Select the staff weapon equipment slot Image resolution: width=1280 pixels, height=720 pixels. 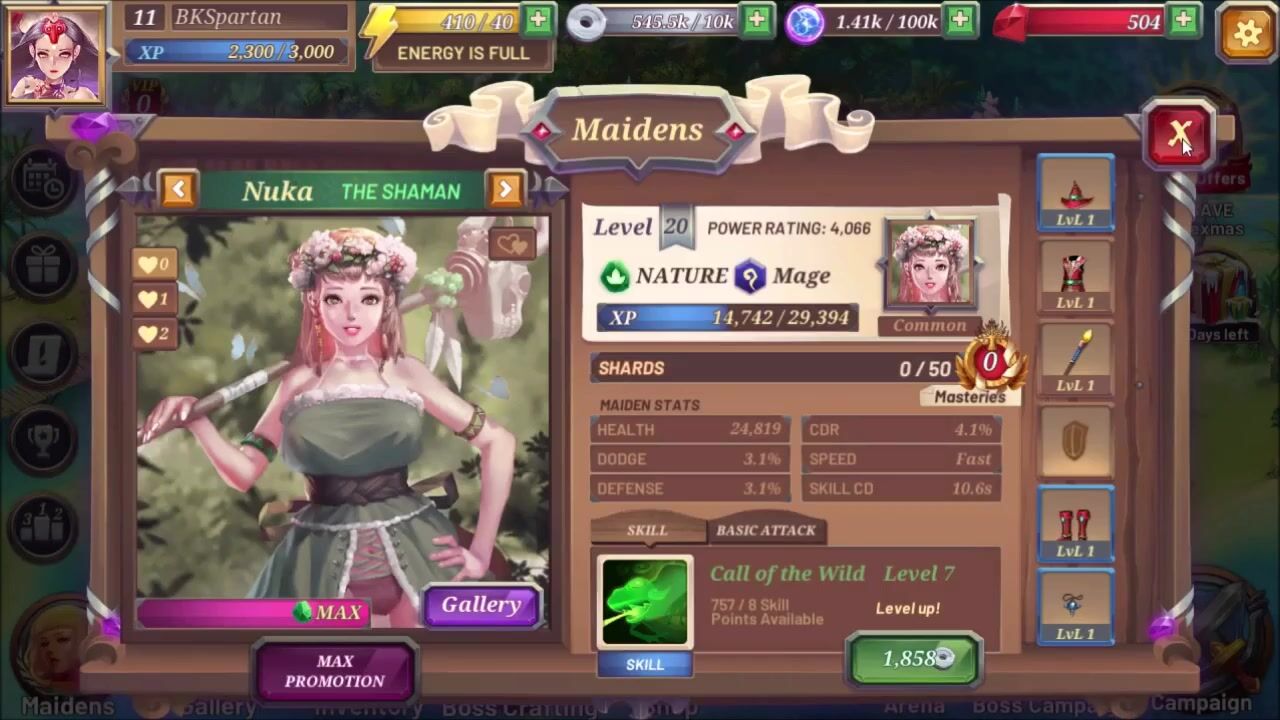[x=1075, y=360]
